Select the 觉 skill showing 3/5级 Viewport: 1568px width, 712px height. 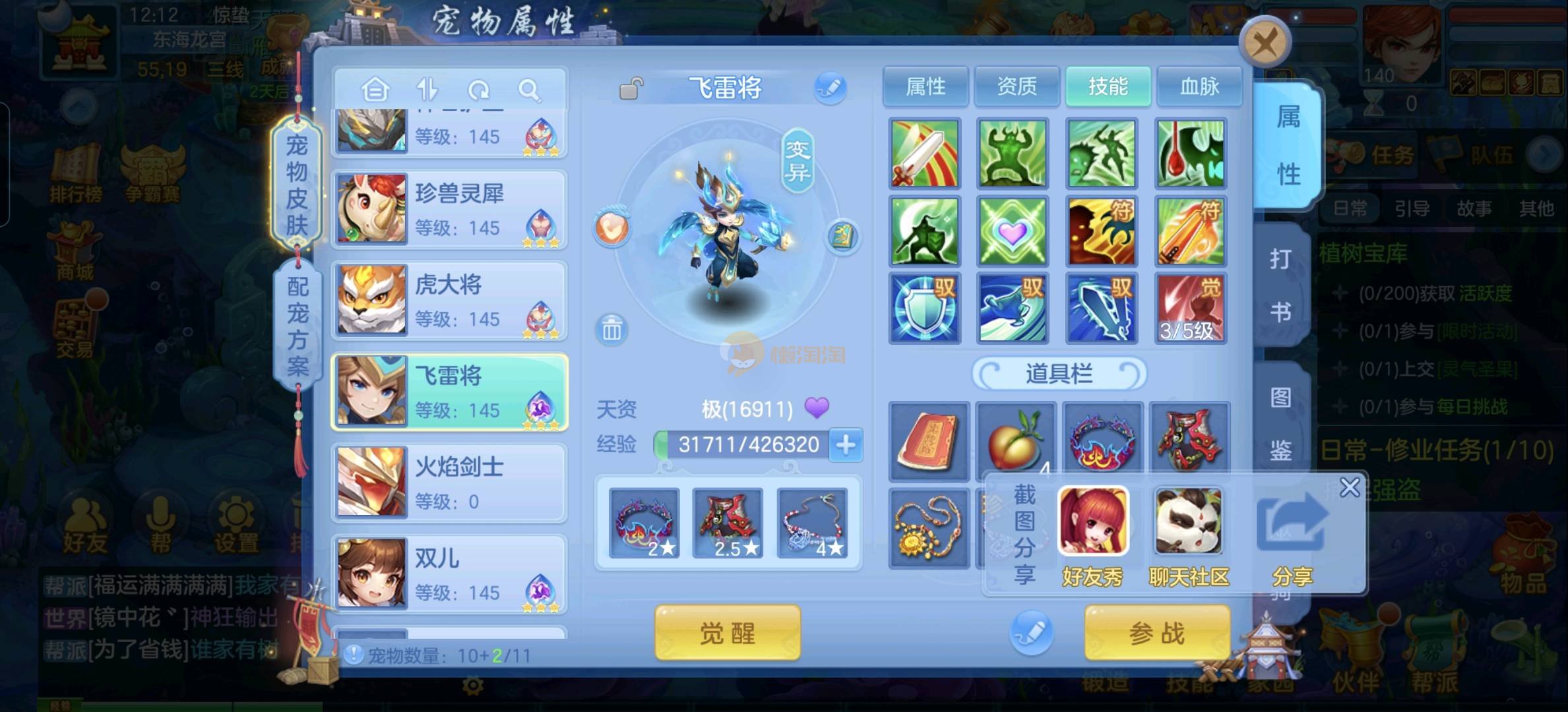coord(1191,308)
